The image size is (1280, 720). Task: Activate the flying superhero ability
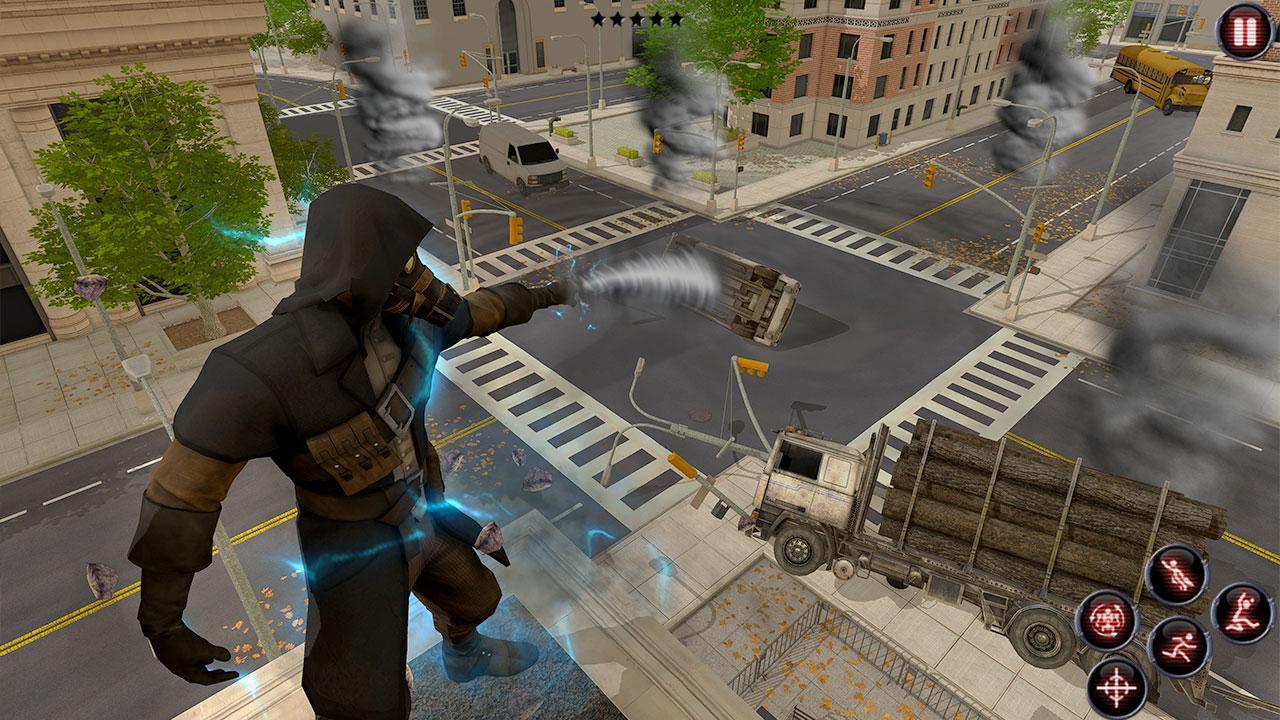tap(1175, 576)
